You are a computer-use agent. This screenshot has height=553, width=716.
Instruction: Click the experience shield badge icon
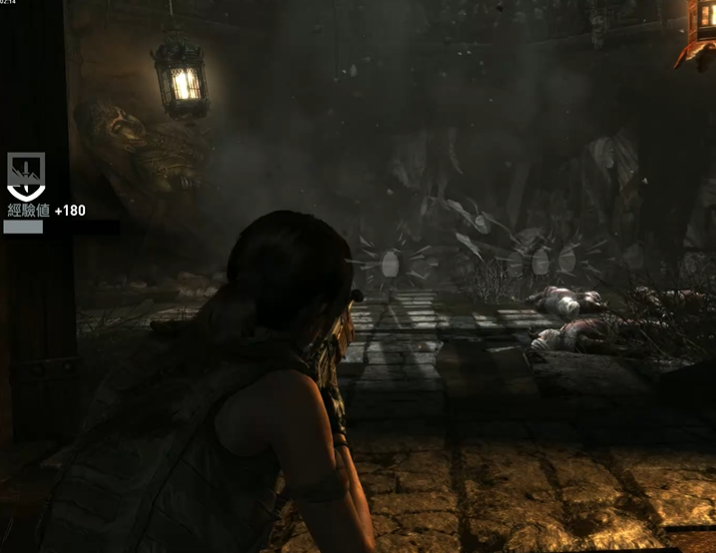tap(25, 176)
